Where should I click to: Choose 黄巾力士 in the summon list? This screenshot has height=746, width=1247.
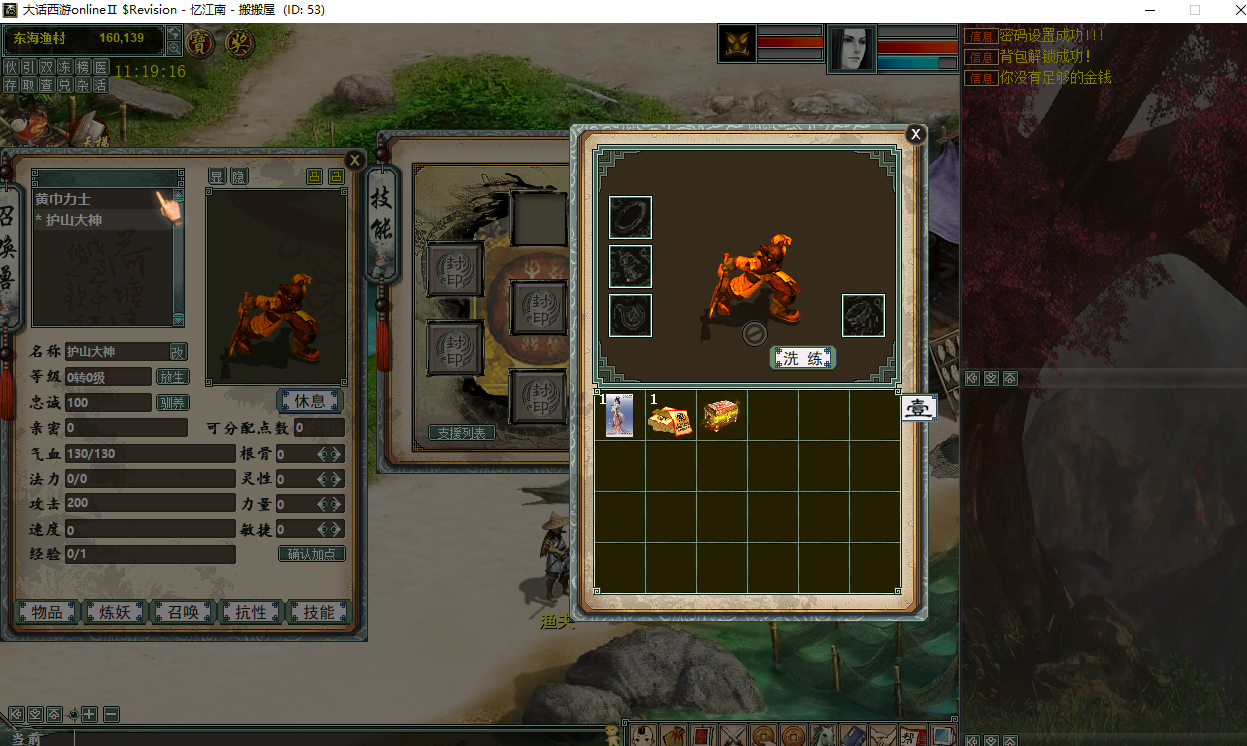click(x=92, y=200)
